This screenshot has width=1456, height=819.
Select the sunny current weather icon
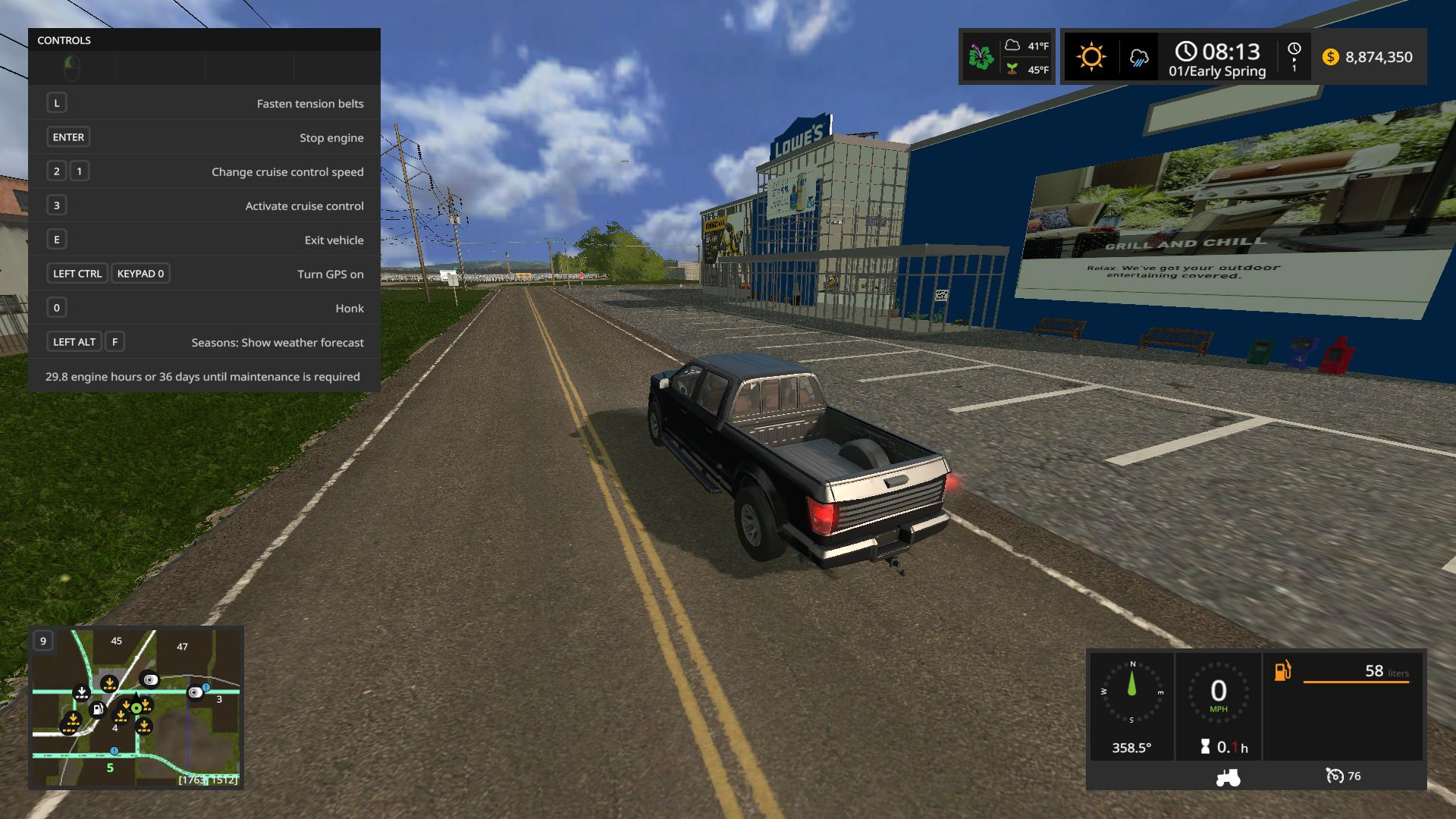coord(1091,57)
